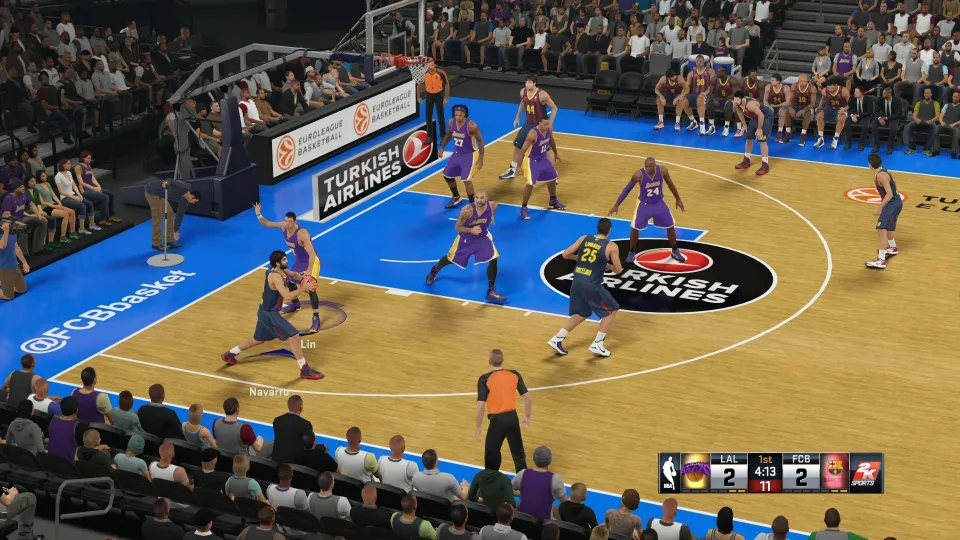Viewport: 960px width, 540px height.
Task: Select the NBA logo on the scoreboard
Action: tap(669, 472)
